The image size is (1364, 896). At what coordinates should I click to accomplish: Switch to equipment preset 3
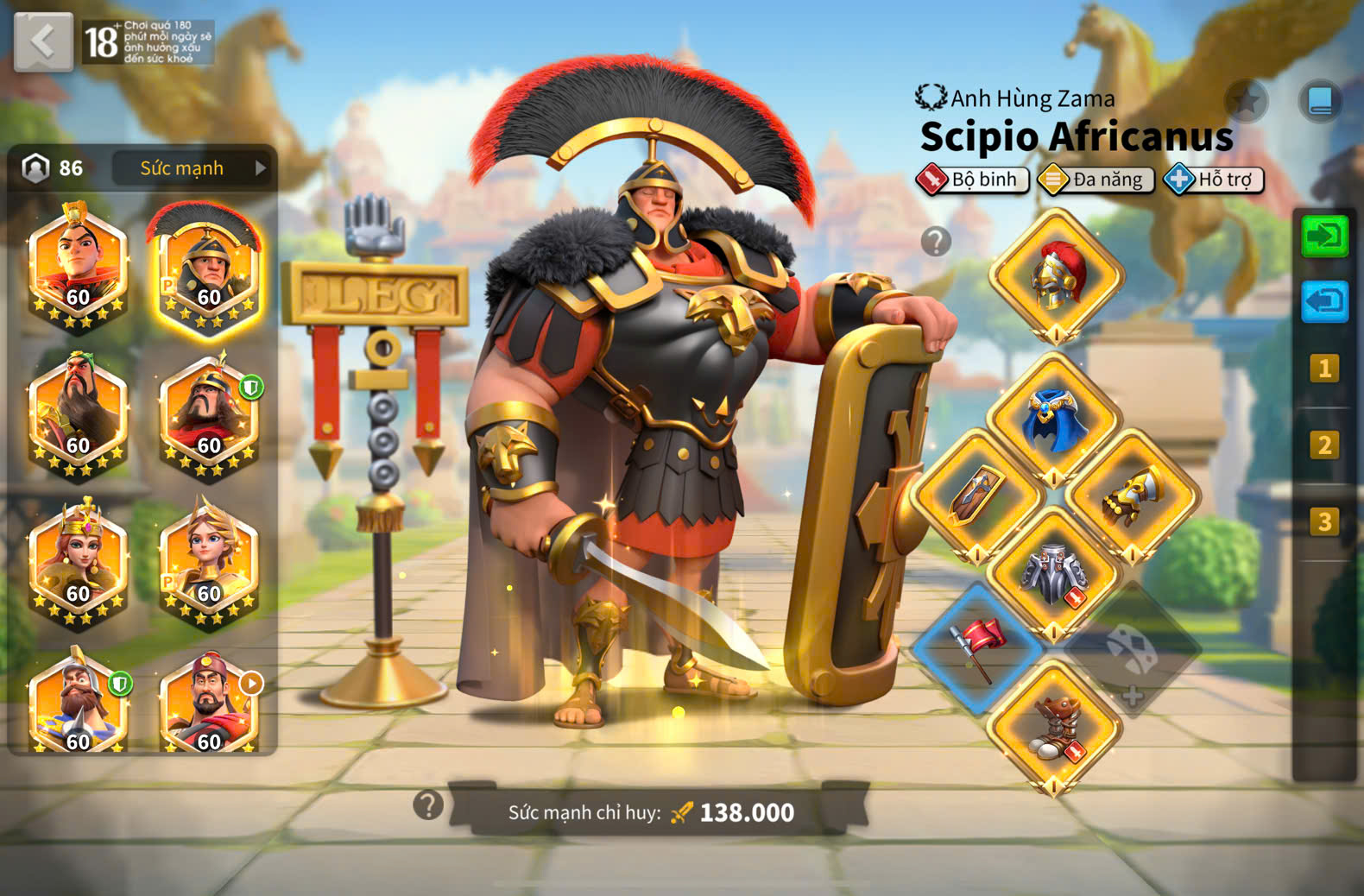click(x=1323, y=521)
